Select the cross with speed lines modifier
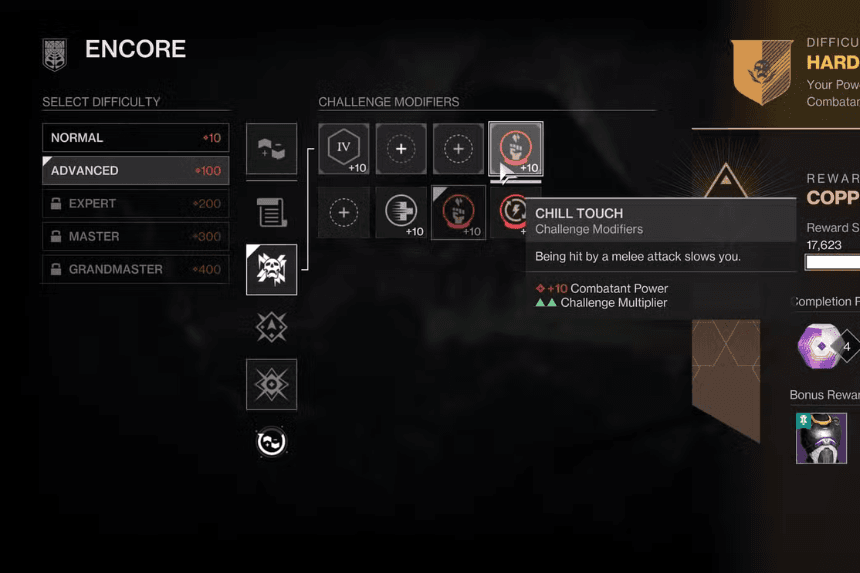 [401, 212]
